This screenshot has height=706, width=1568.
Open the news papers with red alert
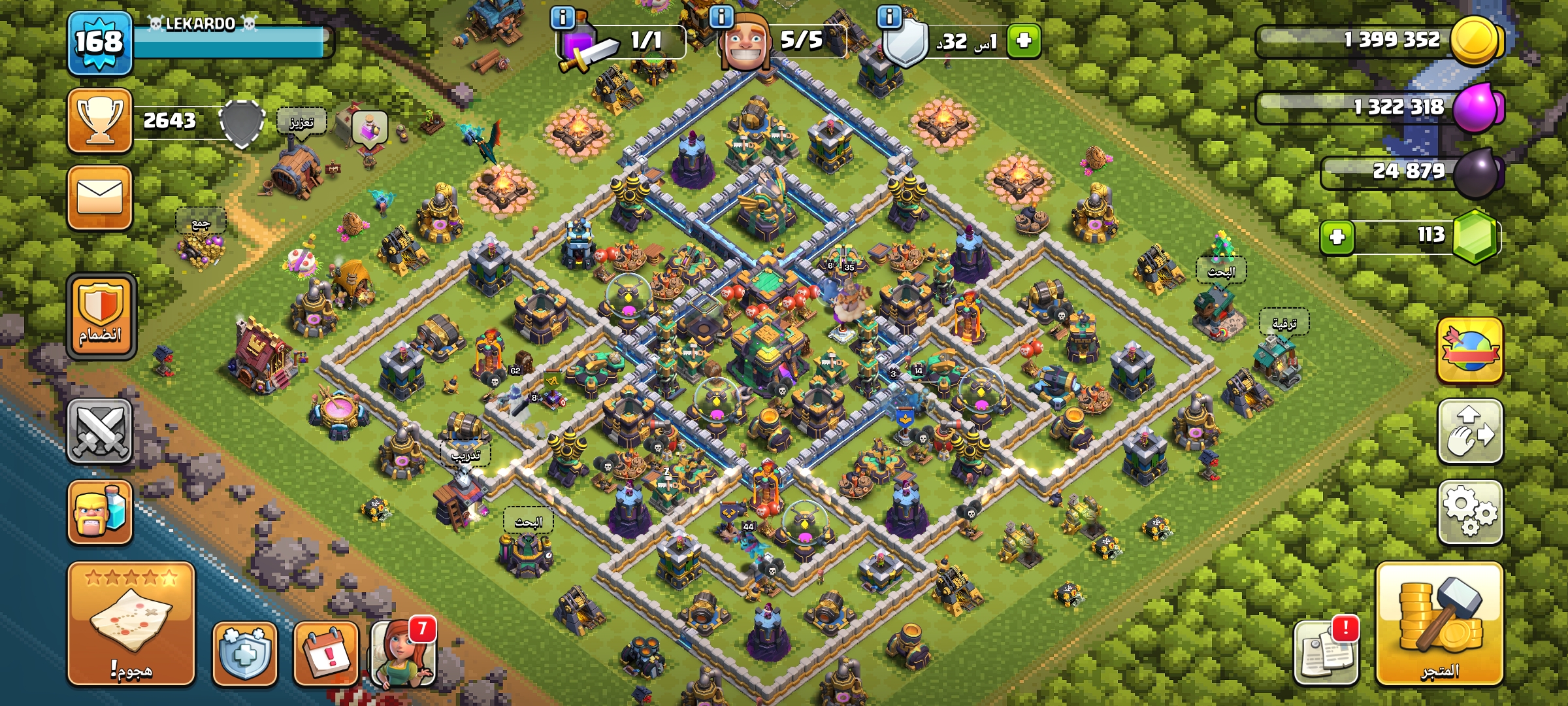point(1326,652)
